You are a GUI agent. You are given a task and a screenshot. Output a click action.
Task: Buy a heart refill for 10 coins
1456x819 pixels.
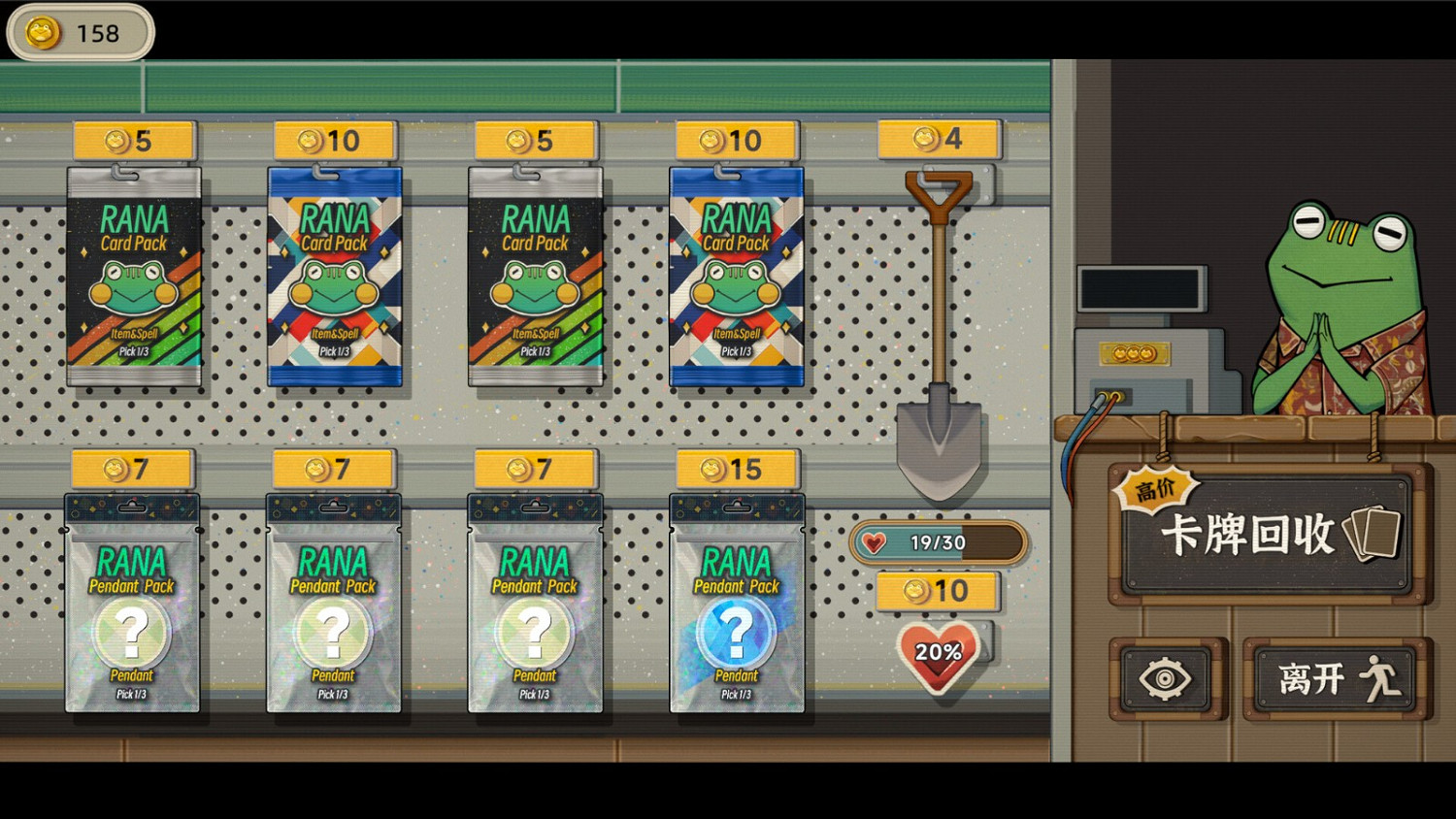click(937, 591)
